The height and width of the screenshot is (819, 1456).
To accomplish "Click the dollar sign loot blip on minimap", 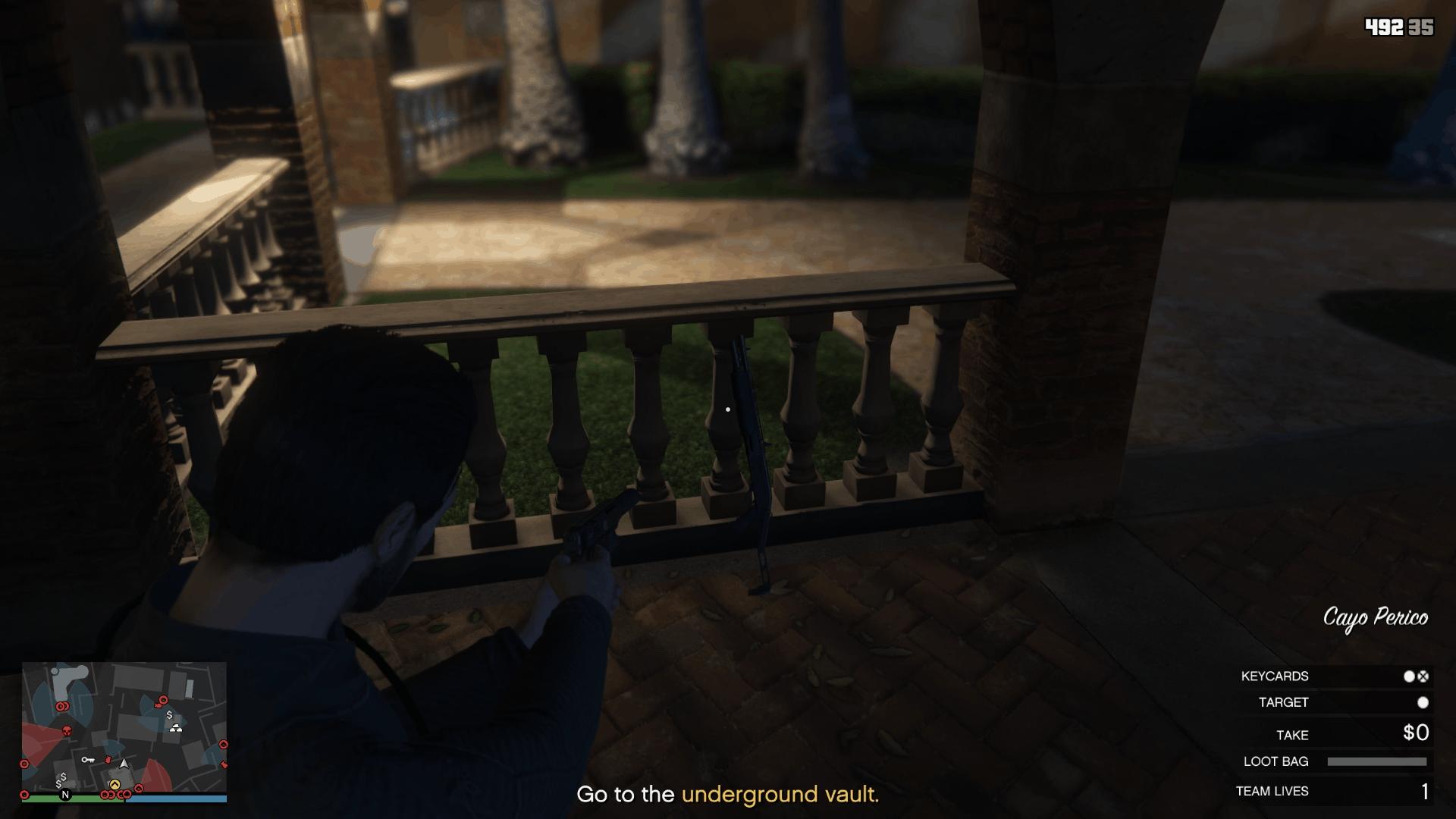I will (x=170, y=715).
